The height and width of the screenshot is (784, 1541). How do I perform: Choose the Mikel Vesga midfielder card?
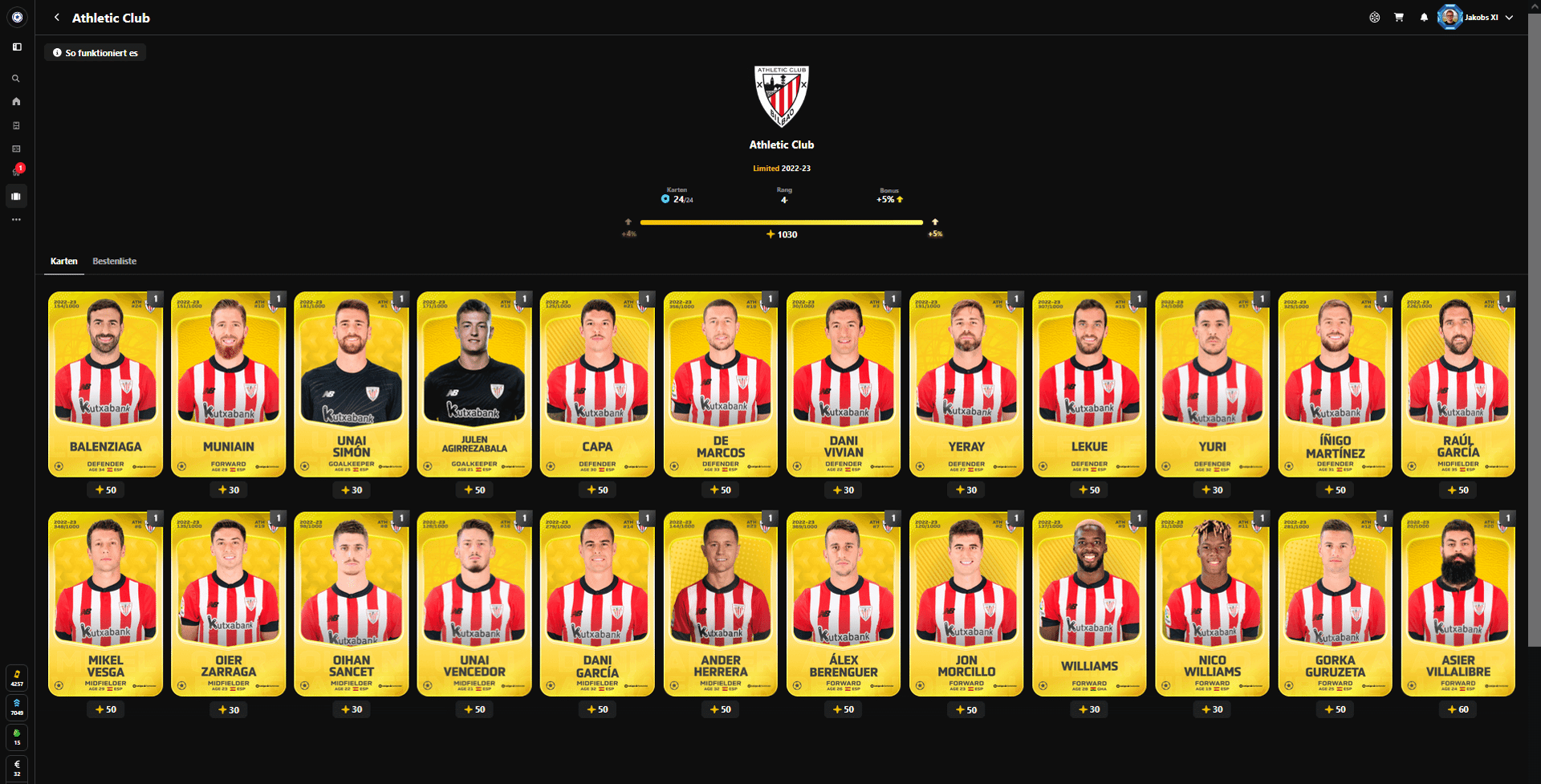click(105, 603)
